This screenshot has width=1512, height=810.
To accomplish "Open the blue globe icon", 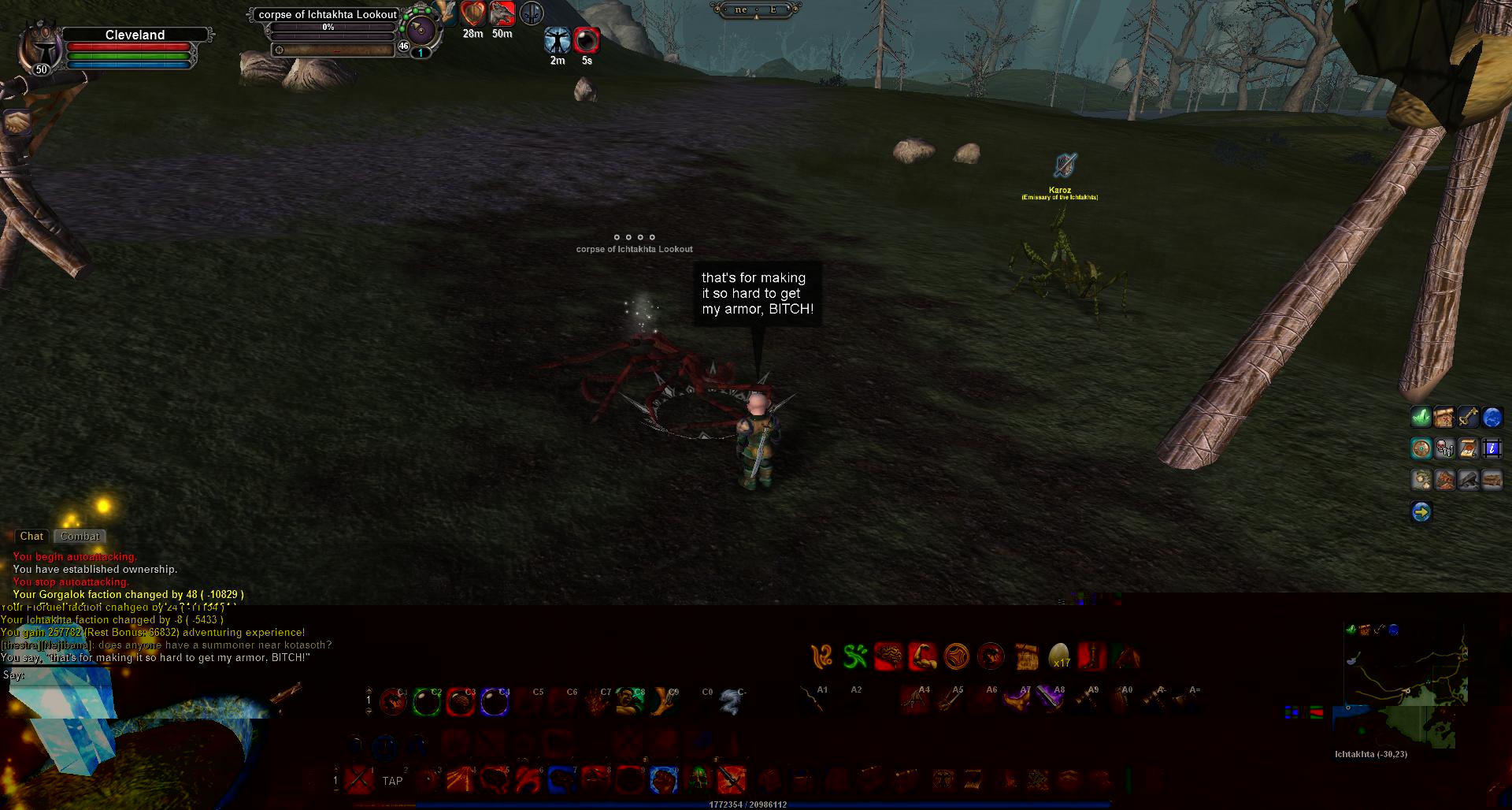I will 1492,417.
